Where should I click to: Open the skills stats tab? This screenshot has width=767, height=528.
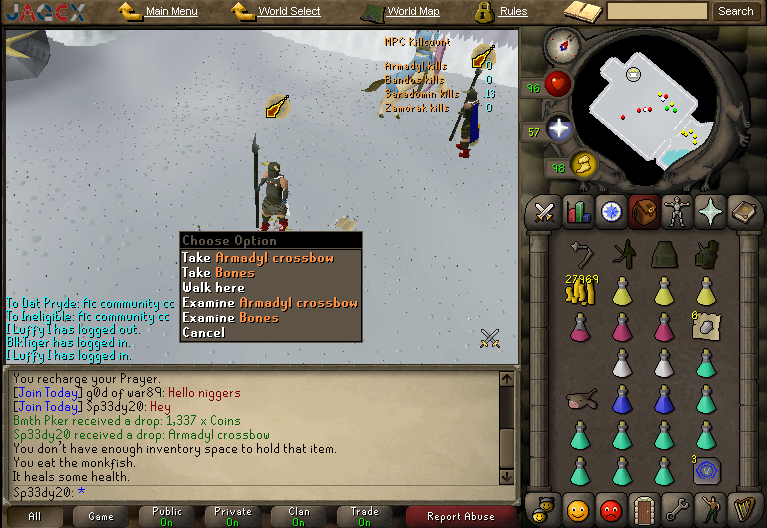(x=578, y=212)
